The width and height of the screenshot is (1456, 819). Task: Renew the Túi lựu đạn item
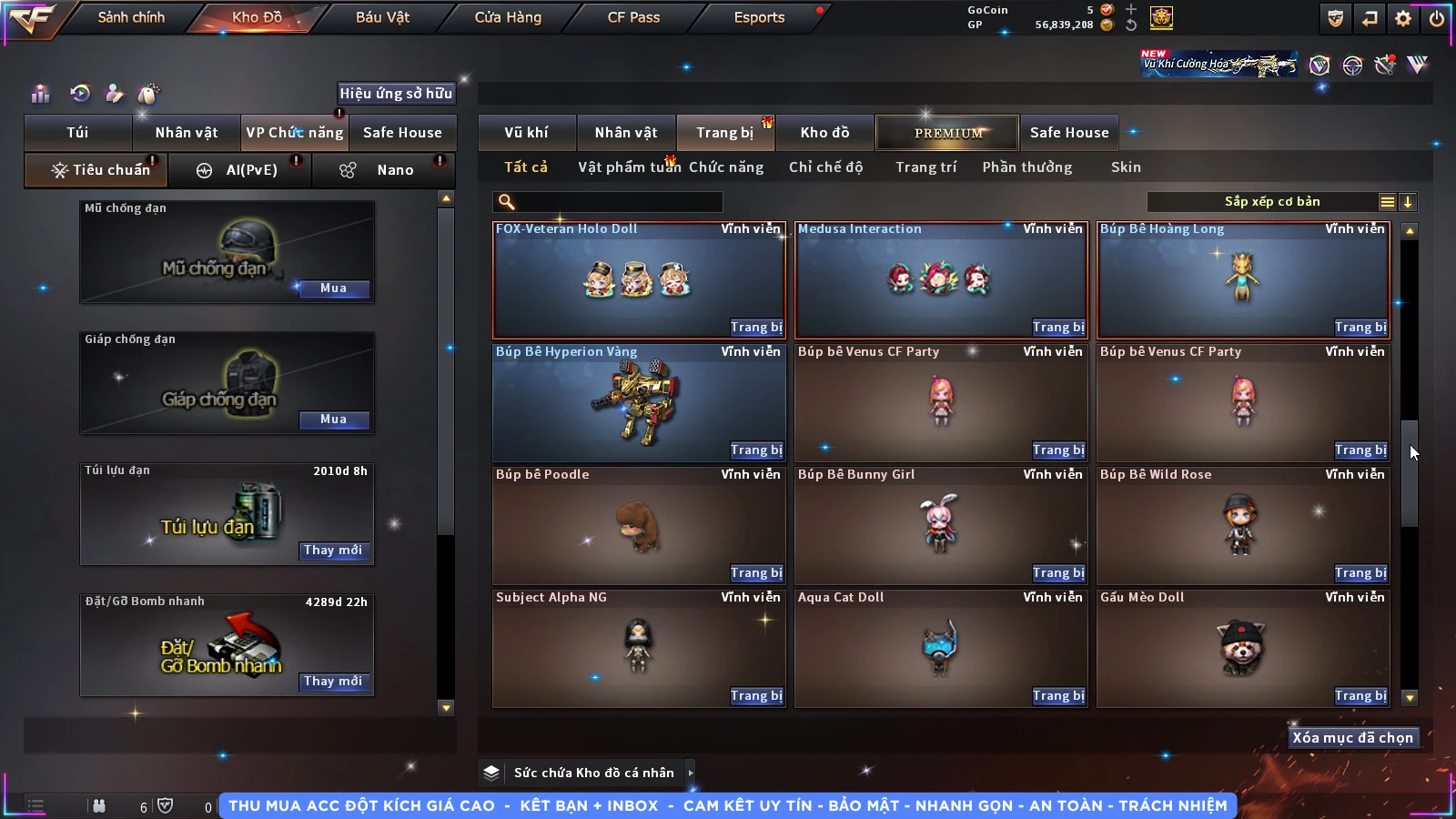pyautogui.click(x=333, y=551)
